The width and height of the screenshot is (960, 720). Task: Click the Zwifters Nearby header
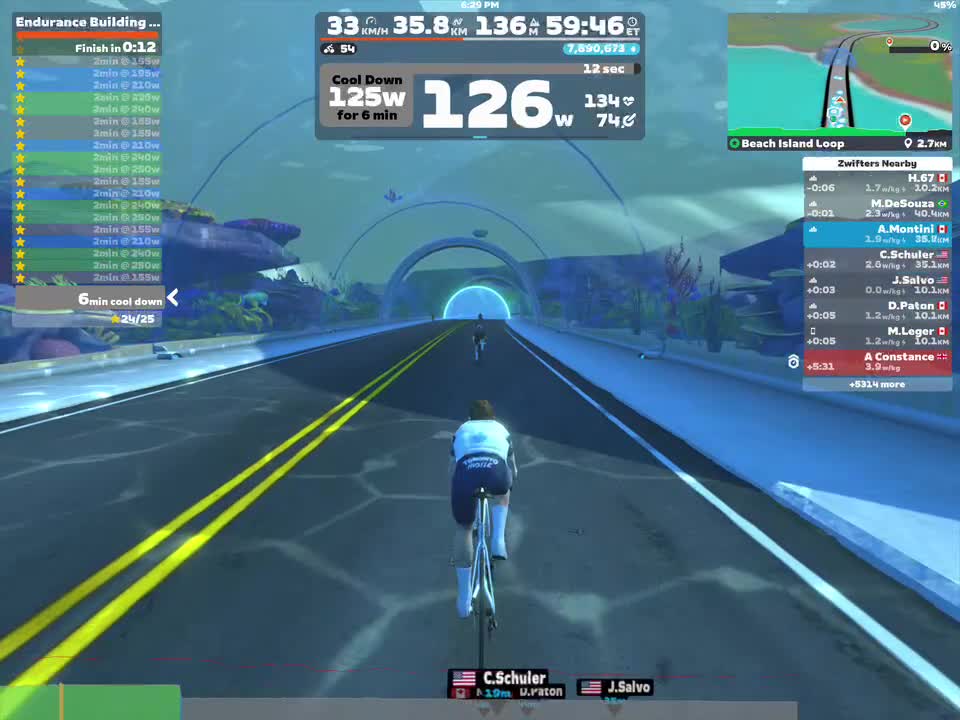coord(877,163)
